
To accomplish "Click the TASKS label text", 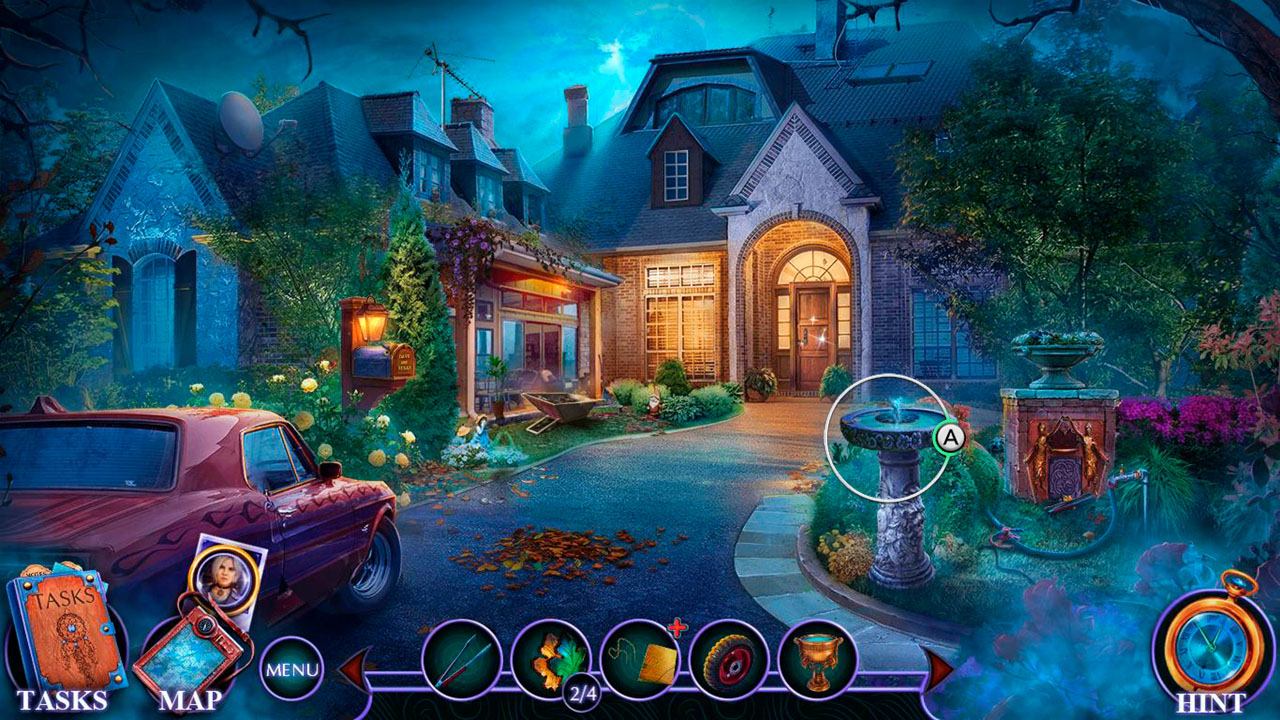I will click(x=62, y=700).
